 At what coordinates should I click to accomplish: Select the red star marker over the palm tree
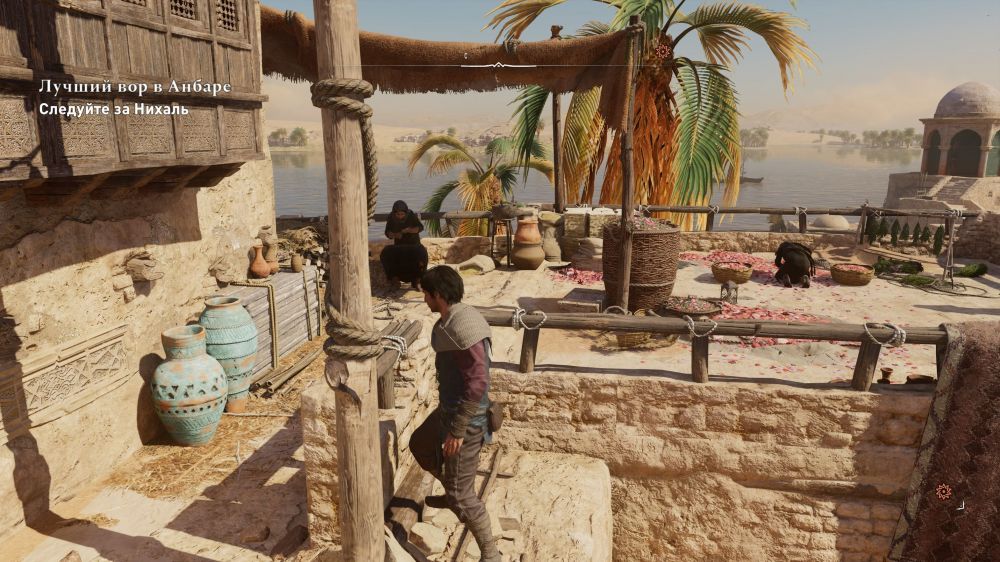click(662, 50)
